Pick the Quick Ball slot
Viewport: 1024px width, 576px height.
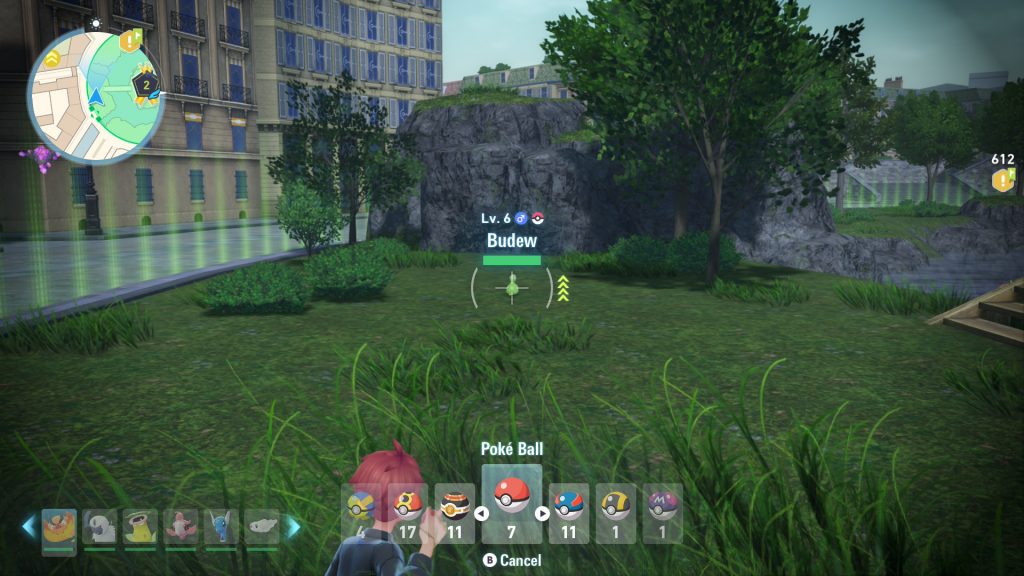pos(360,507)
